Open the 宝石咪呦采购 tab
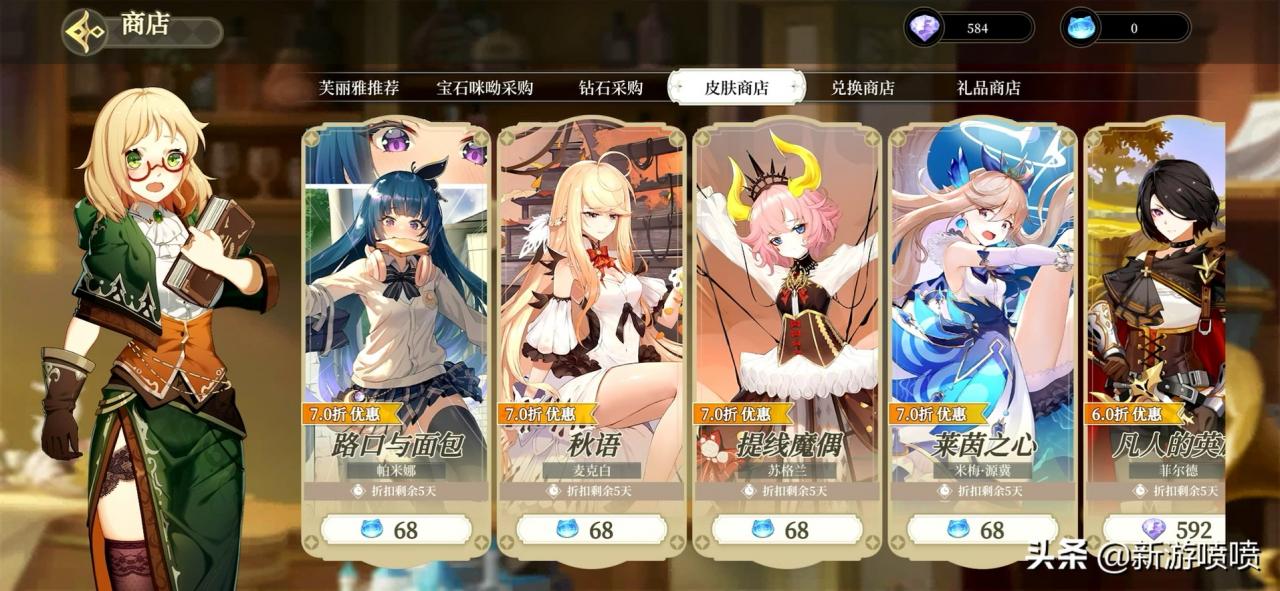The image size is (1280, 591). pyautogui.click(x=485, y=88)
